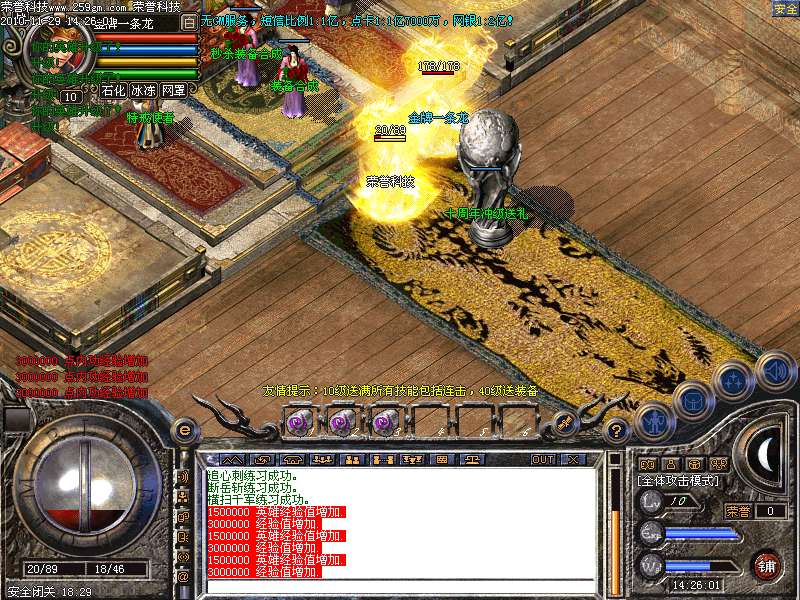800x600 pixels.
Task: Click the chat text input field
Action: [x=400, y=586]
